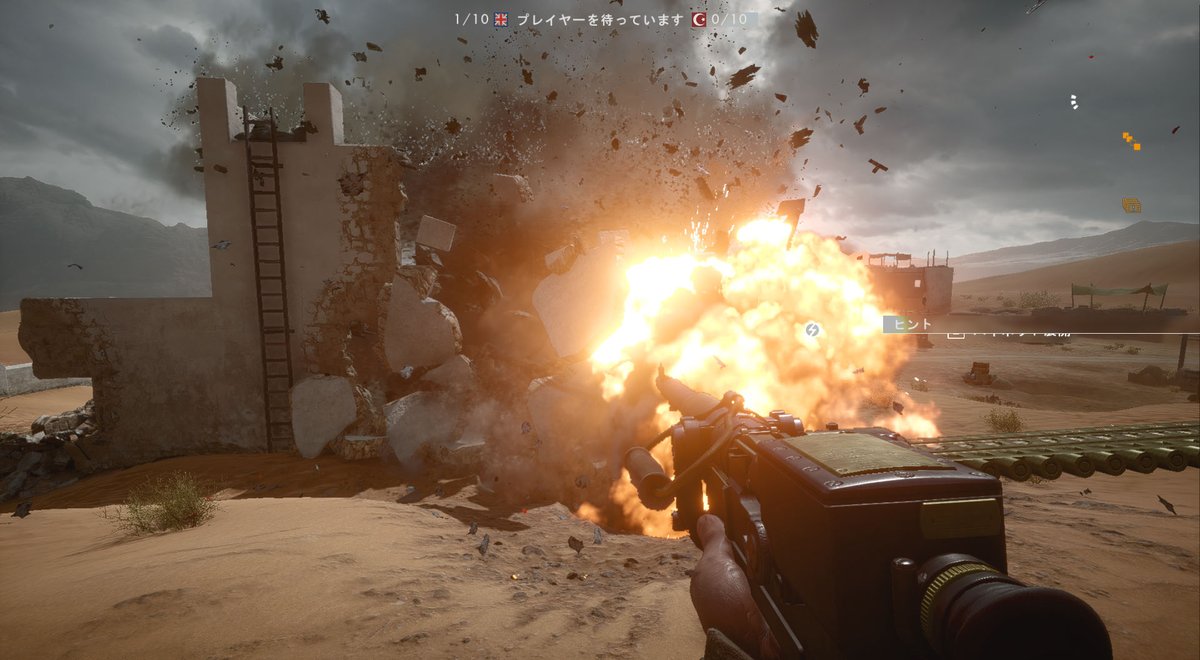
Task: Click the British team flag icon
Action: pos(501,19)
